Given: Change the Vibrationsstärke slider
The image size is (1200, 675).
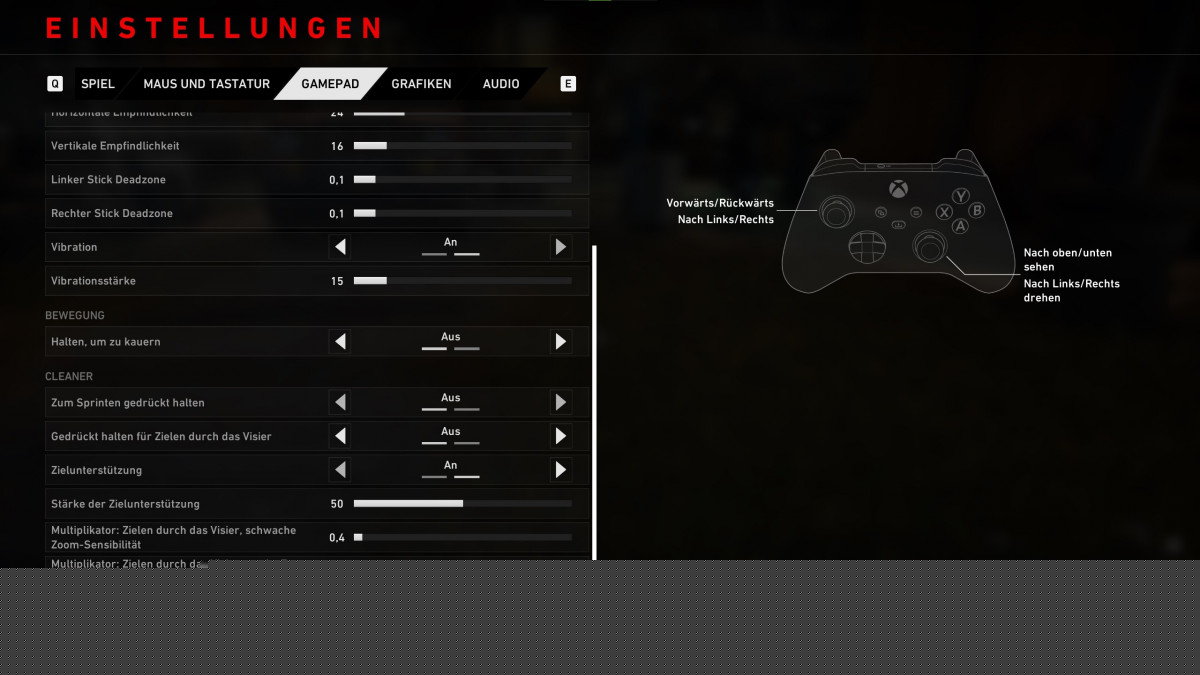Looking at the screenshot, I should (x=462, y=281).
